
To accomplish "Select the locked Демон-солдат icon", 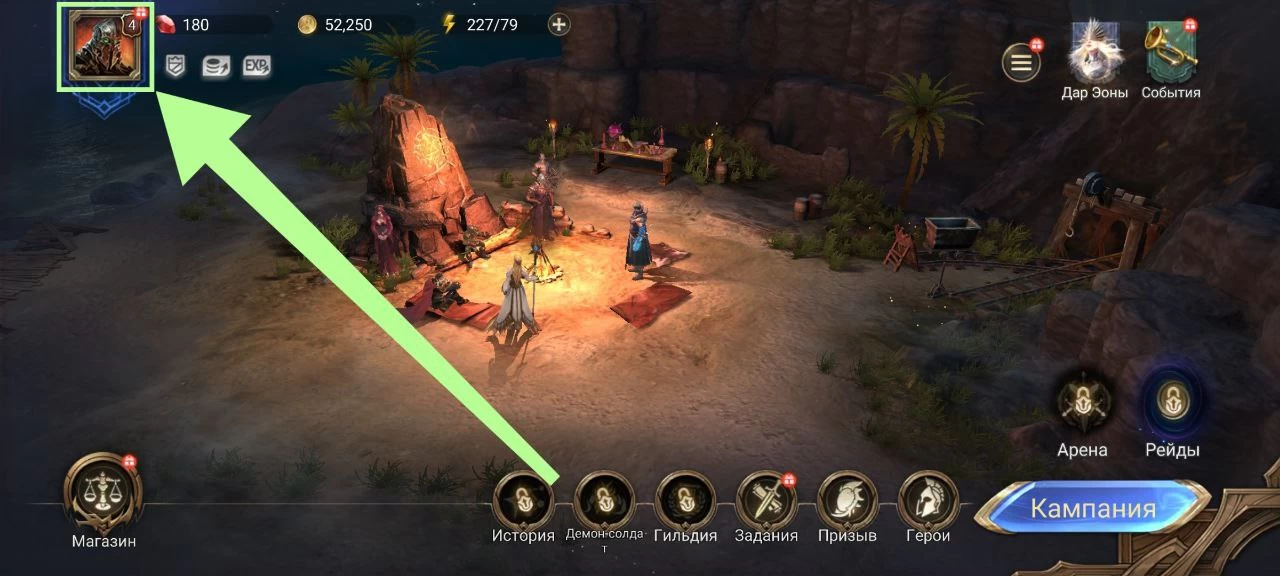I will 604,501.
